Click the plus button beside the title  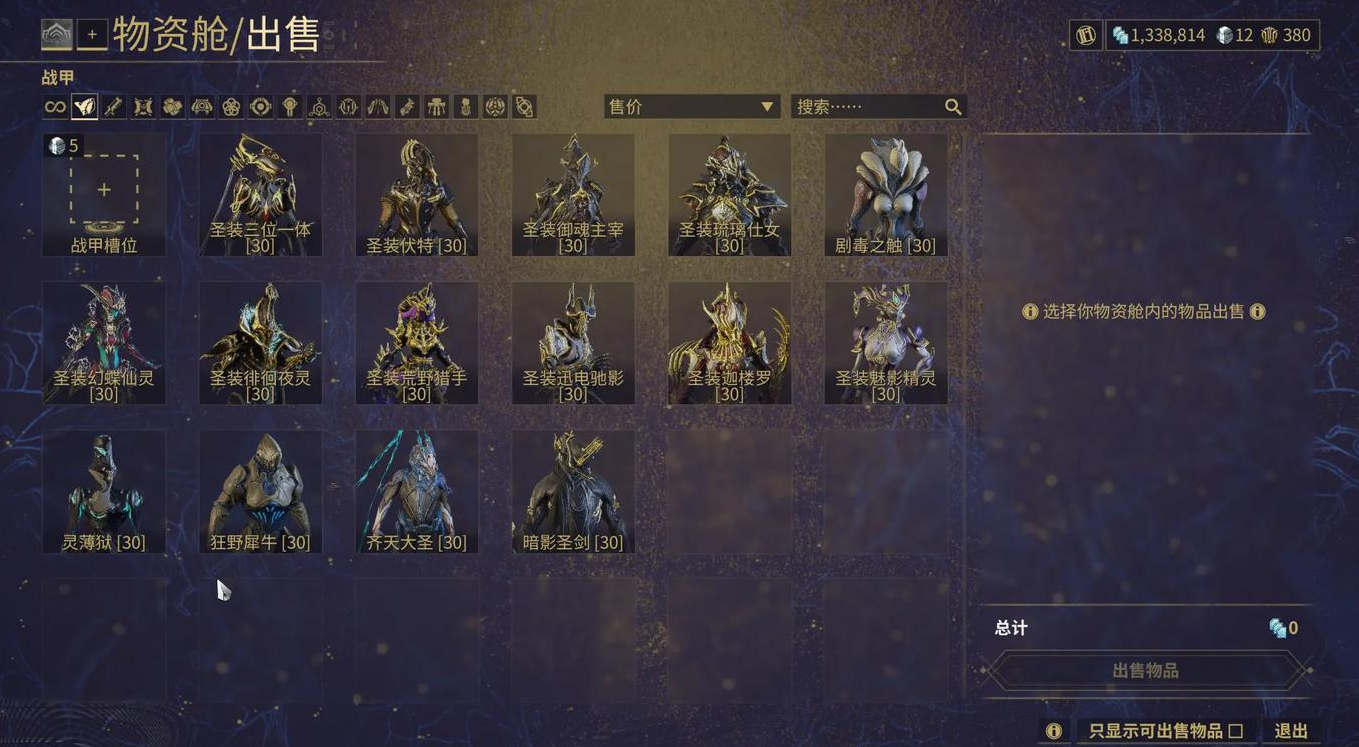point(92,35)
